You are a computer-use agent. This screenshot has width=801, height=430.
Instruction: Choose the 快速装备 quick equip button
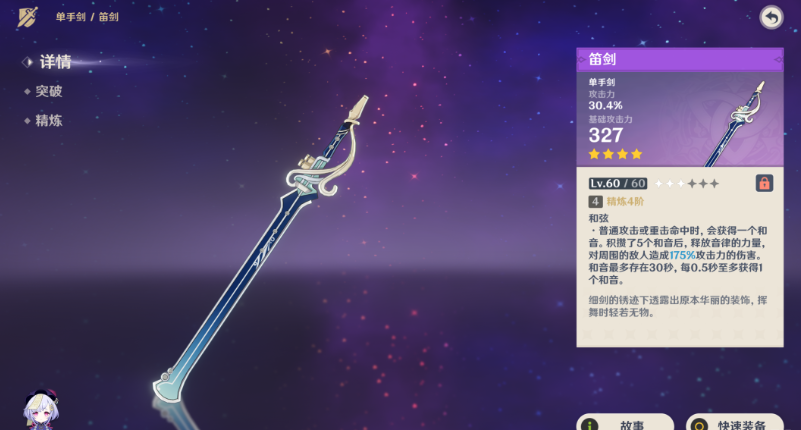[x=735, y=423]
